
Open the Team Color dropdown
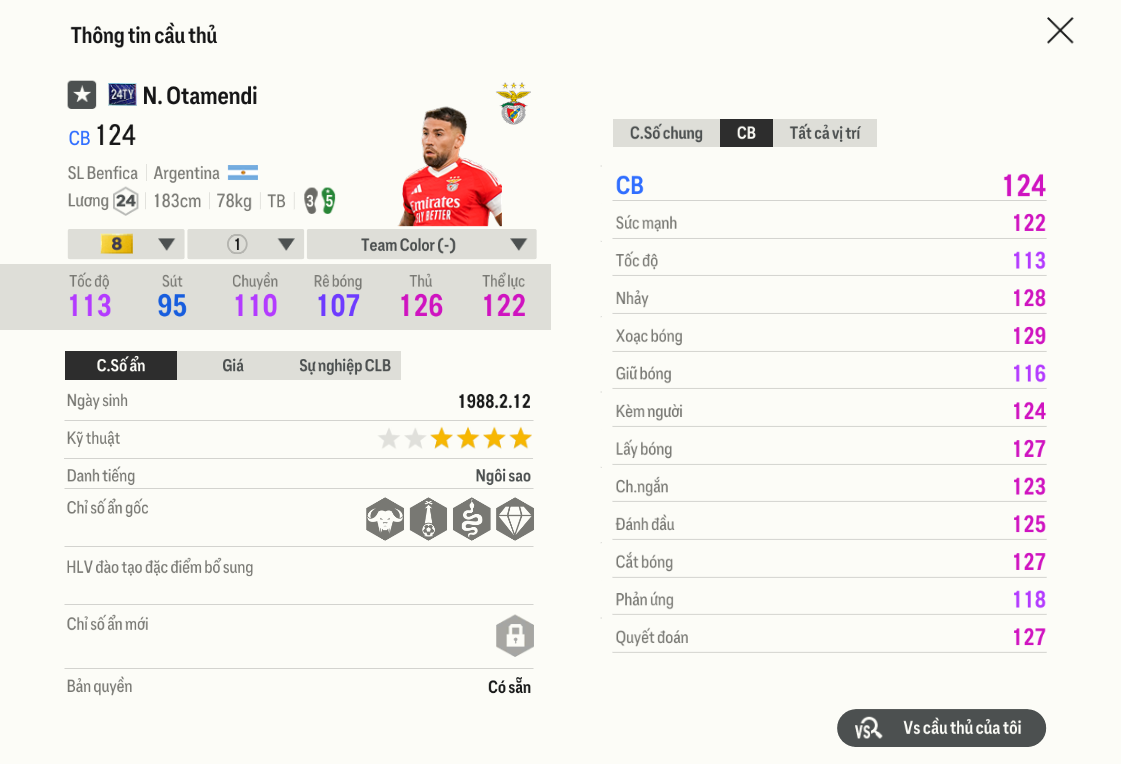coord(421,245)
